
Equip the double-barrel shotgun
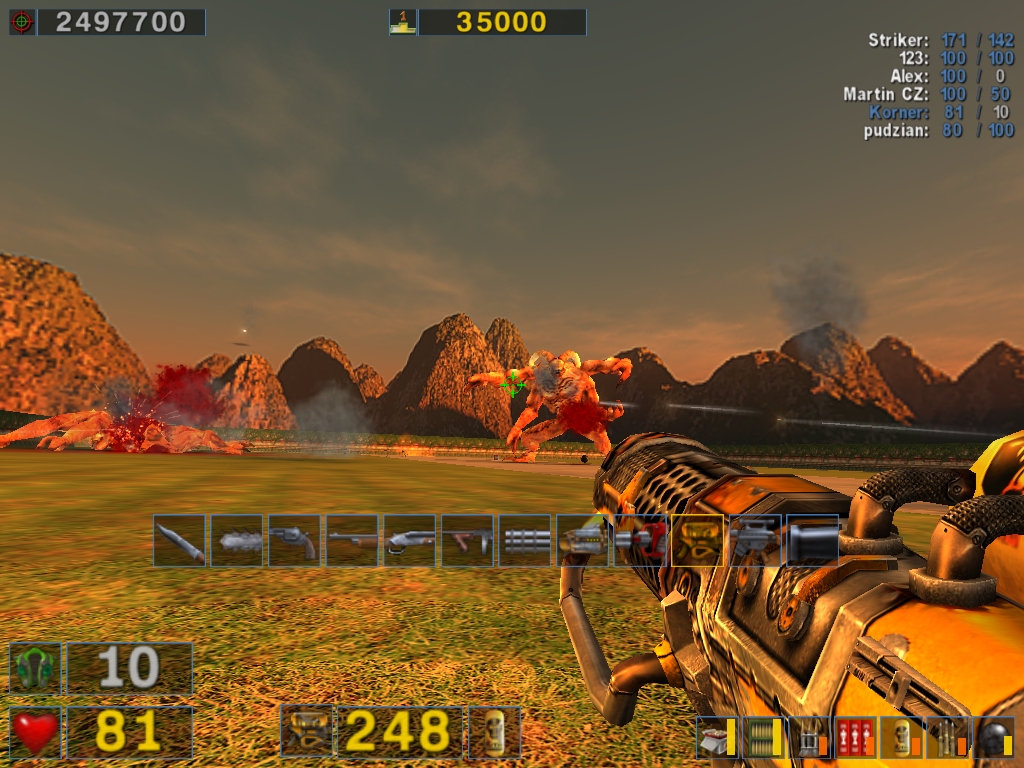tap(410, 541)
